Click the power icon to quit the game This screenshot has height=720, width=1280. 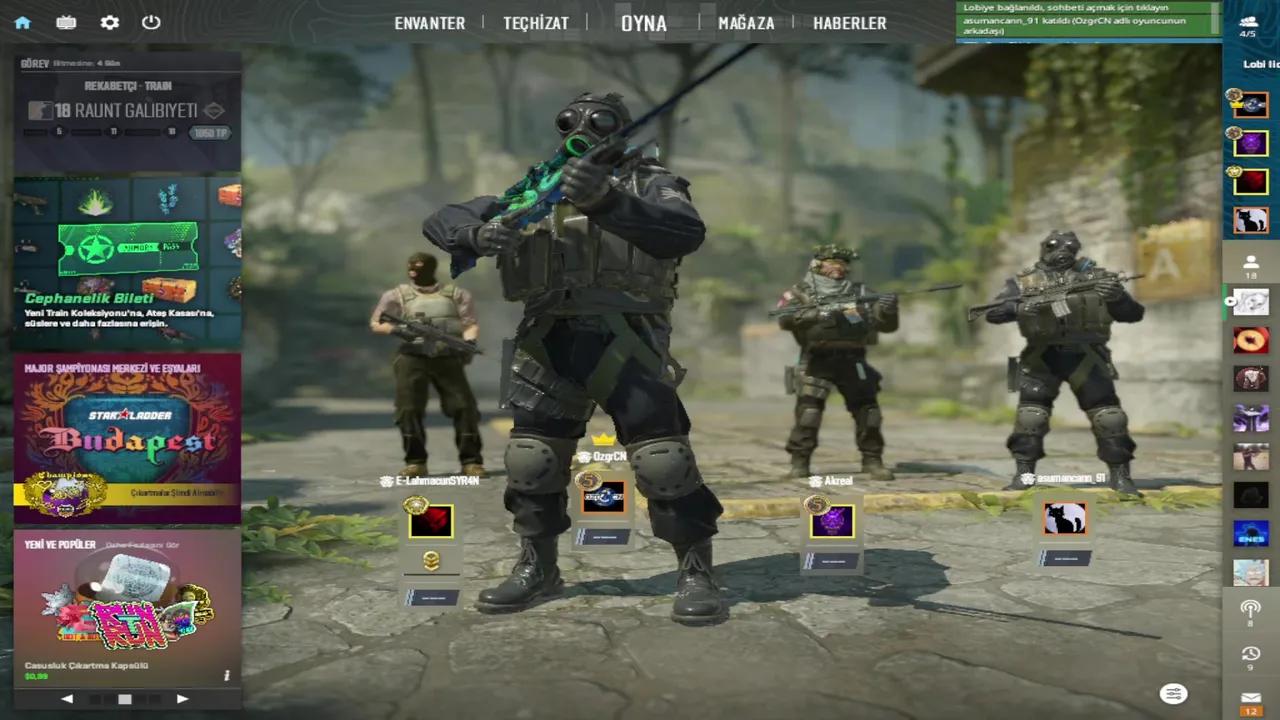coord(150,22)
